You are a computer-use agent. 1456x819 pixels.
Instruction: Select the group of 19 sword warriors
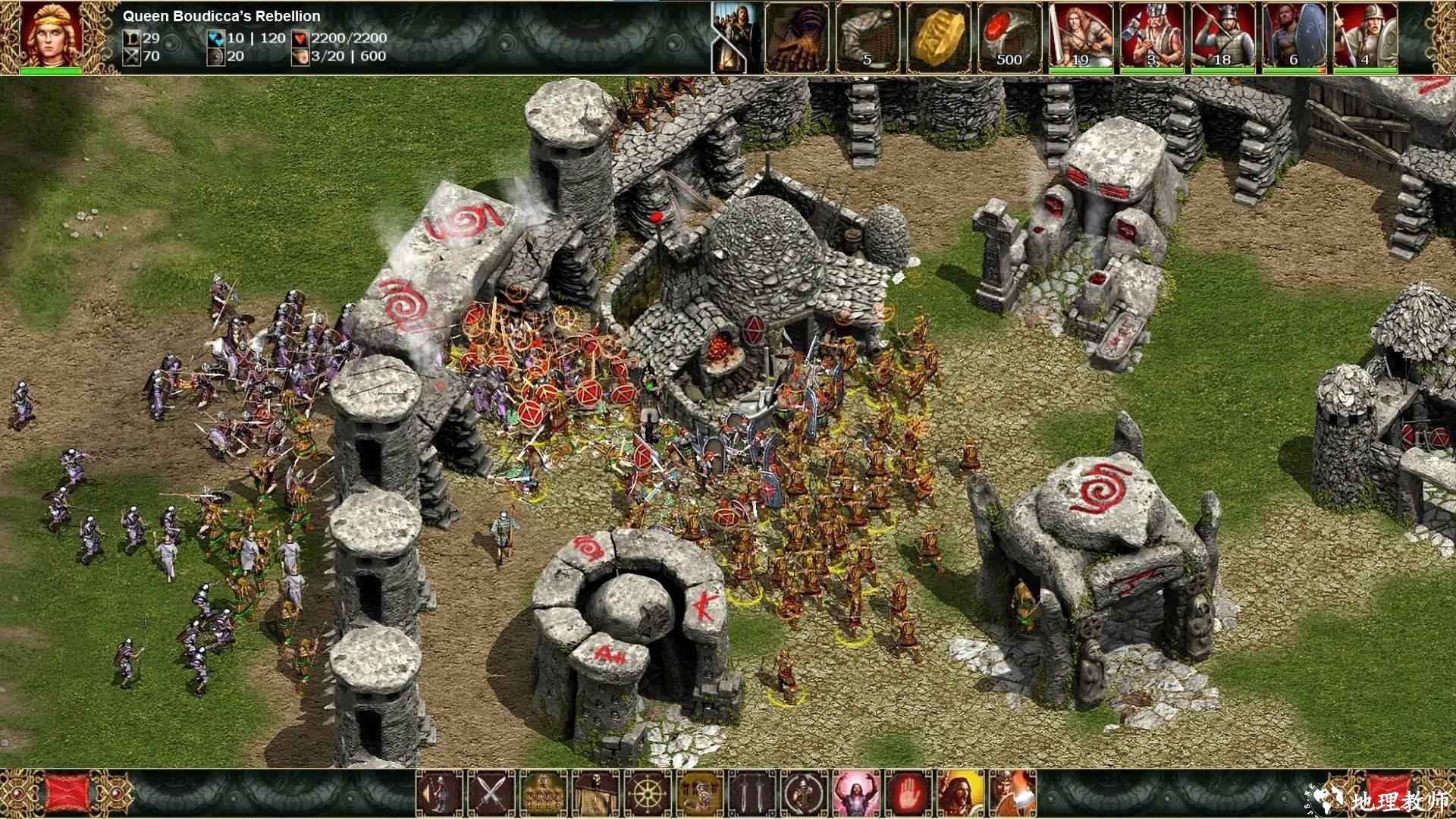pyautogui.click(x=1081, y=38)
